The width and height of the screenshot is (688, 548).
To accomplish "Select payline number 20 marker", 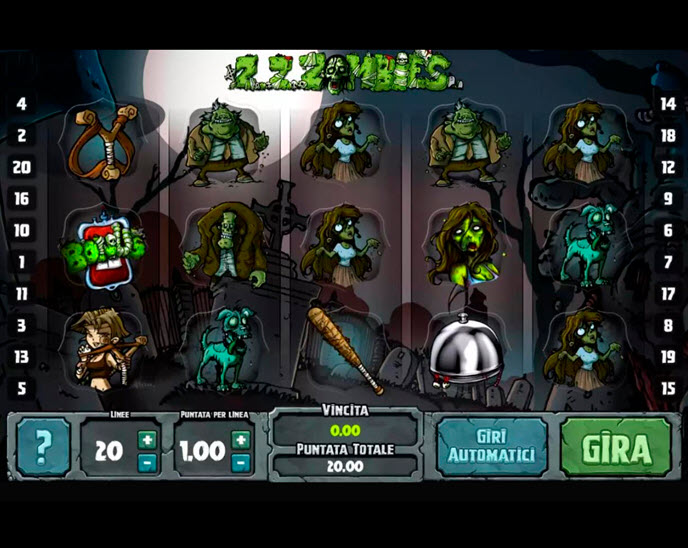I will (x=21, y=167).
